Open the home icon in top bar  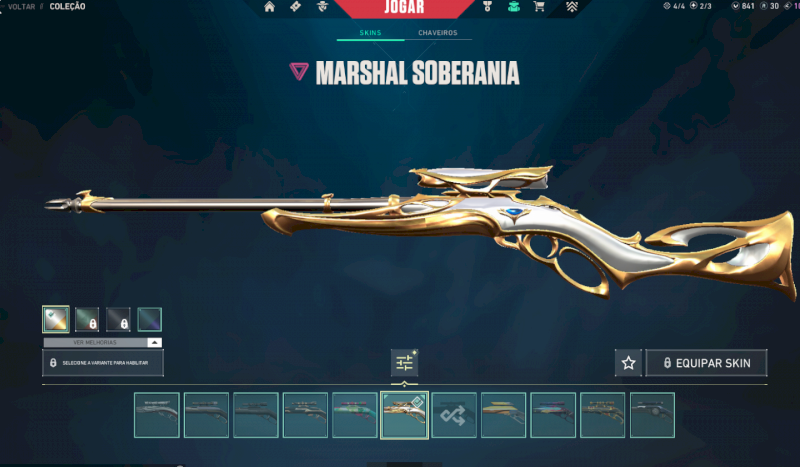click(x=270, y=7)
